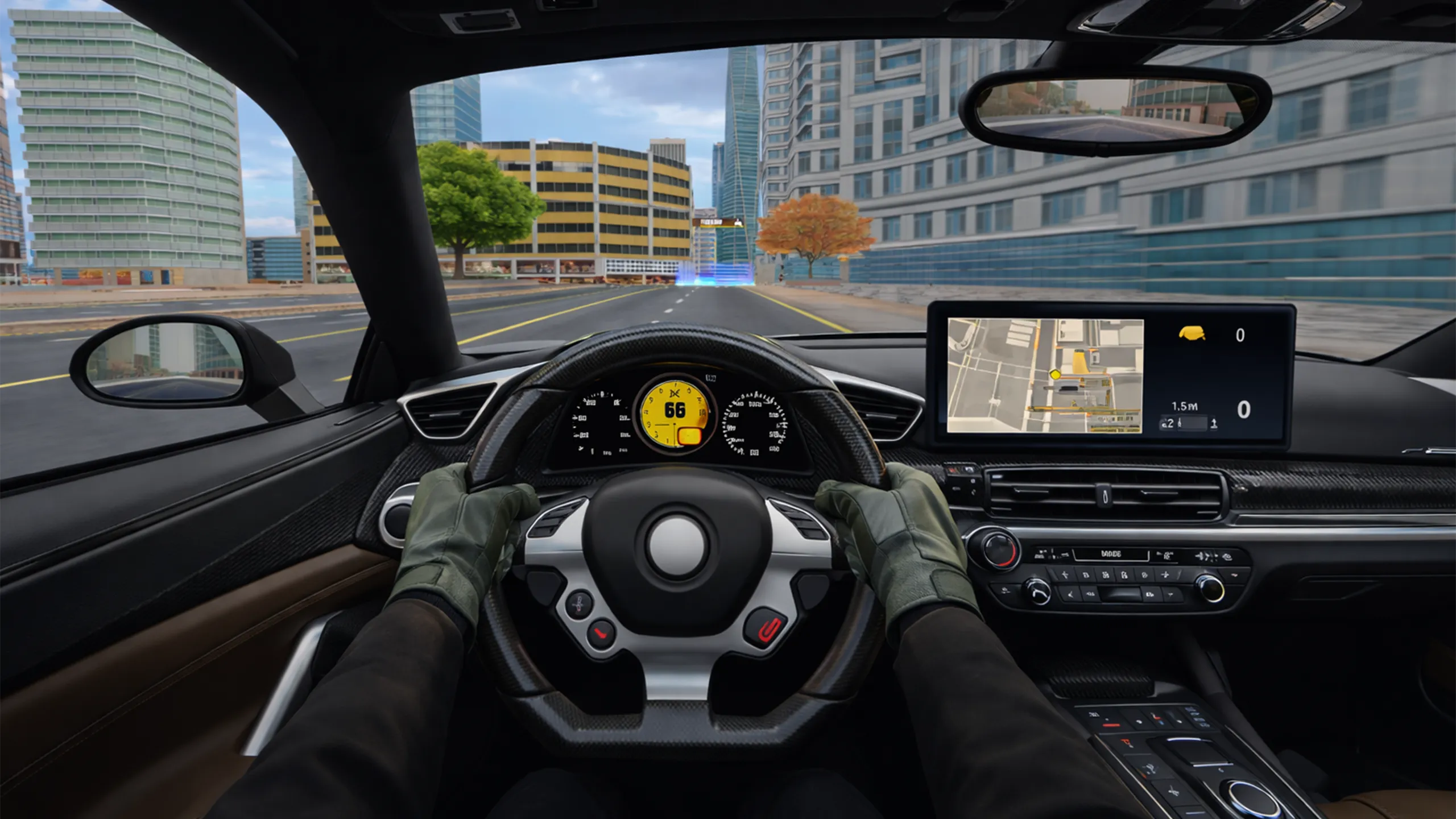
Task: Open the city minimap on the dashboard screen
Action: click(x=1045, y=375)
